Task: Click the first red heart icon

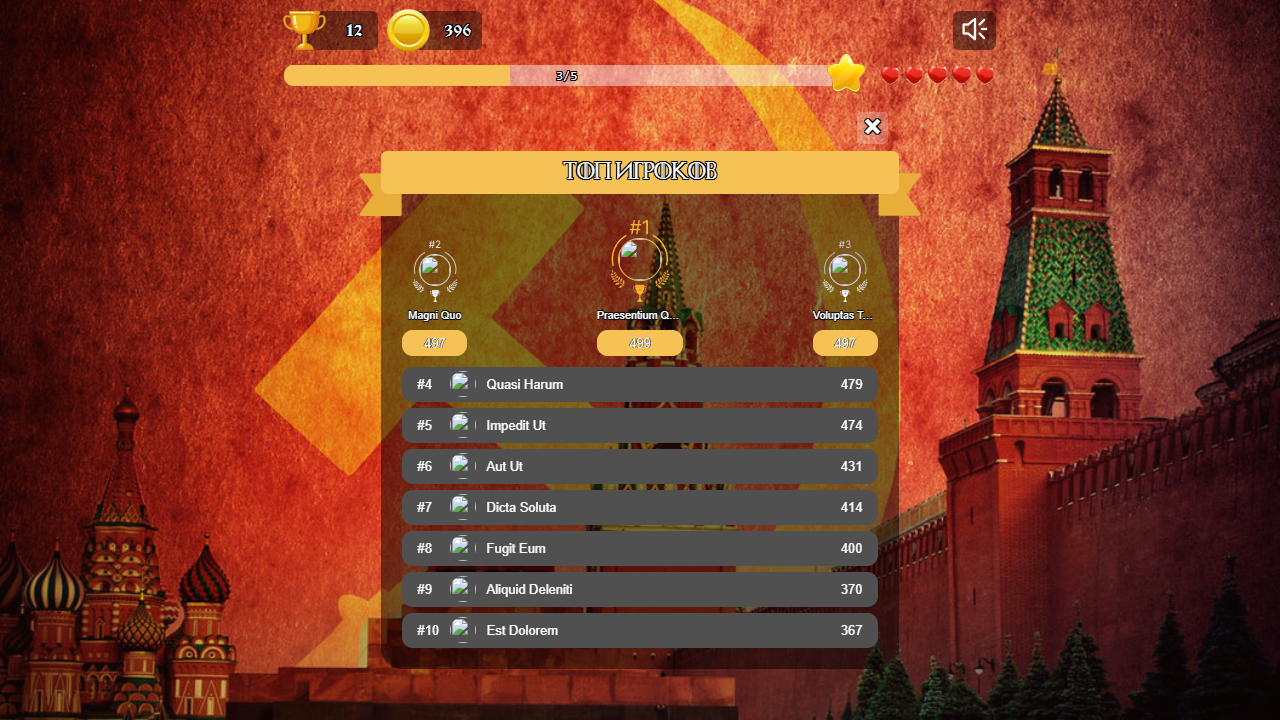Action: [890, 74]
